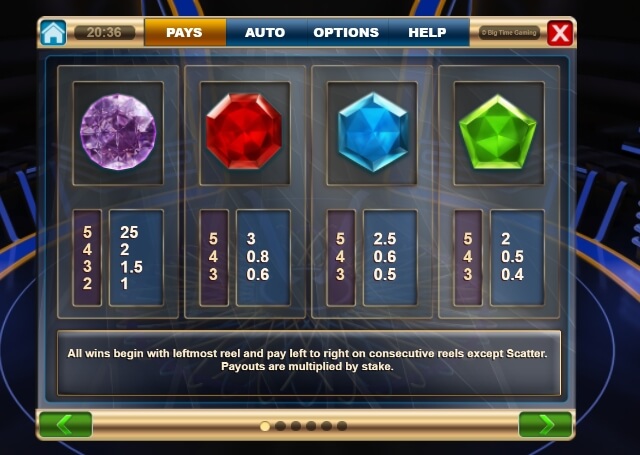Open the HELP tab
The height and width of the screenshot is (455, 640).
pyautogui.click(x=427, y=33)
